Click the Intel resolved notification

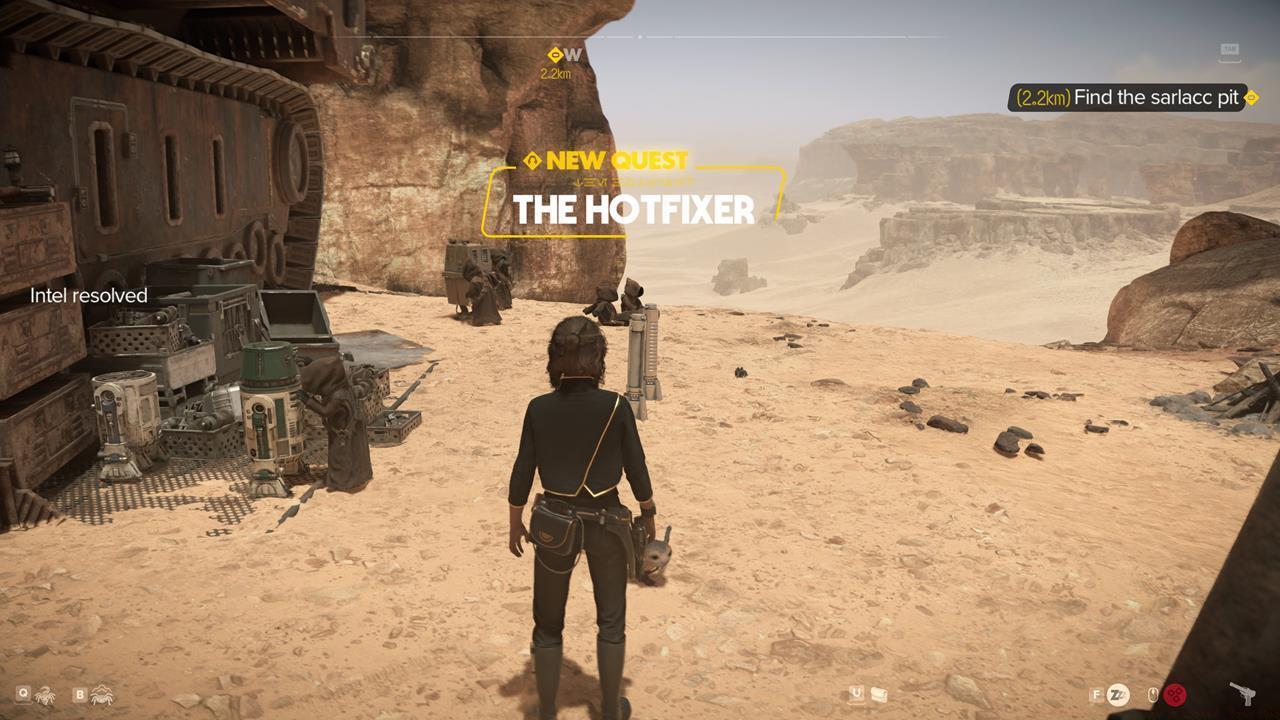(x=88, y=295)
